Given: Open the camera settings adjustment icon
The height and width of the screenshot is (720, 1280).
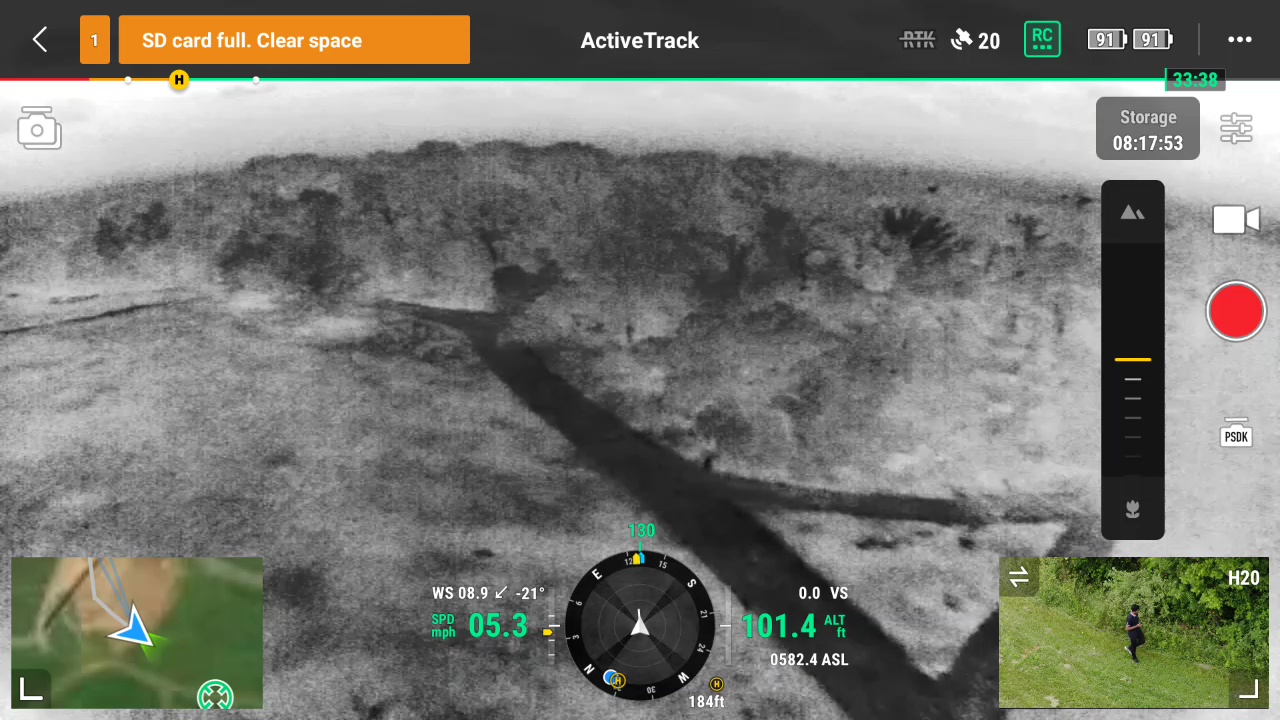Looking at the screenshot, I should 1236,129.
